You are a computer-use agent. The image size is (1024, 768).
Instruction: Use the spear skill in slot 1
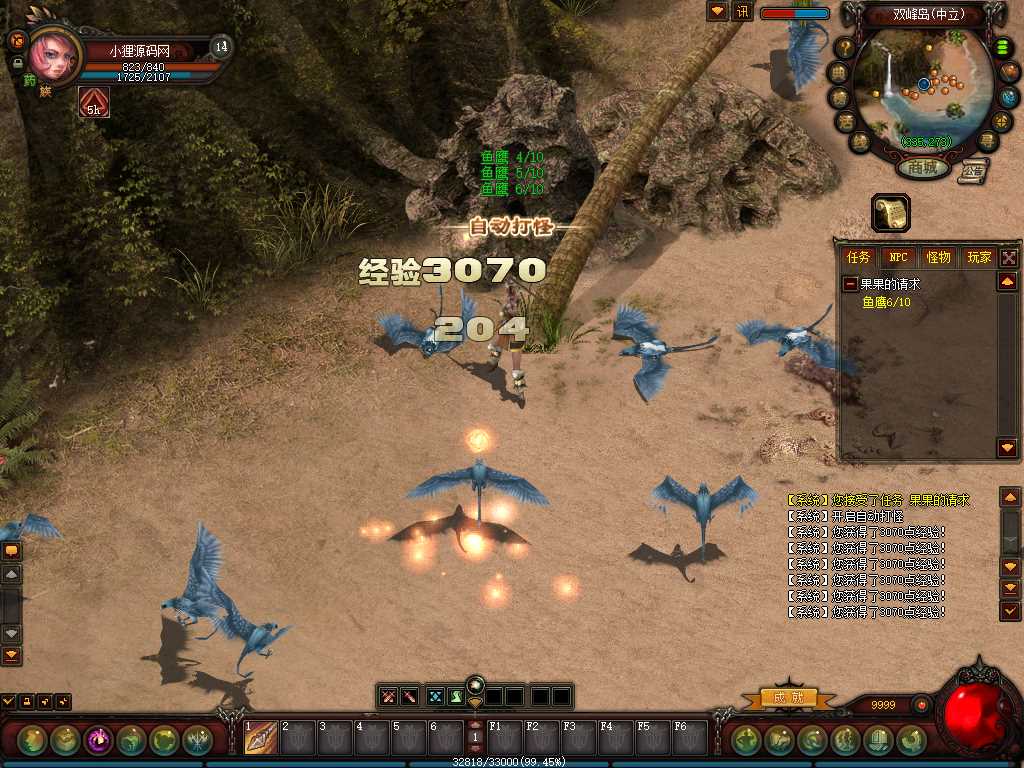261,738
